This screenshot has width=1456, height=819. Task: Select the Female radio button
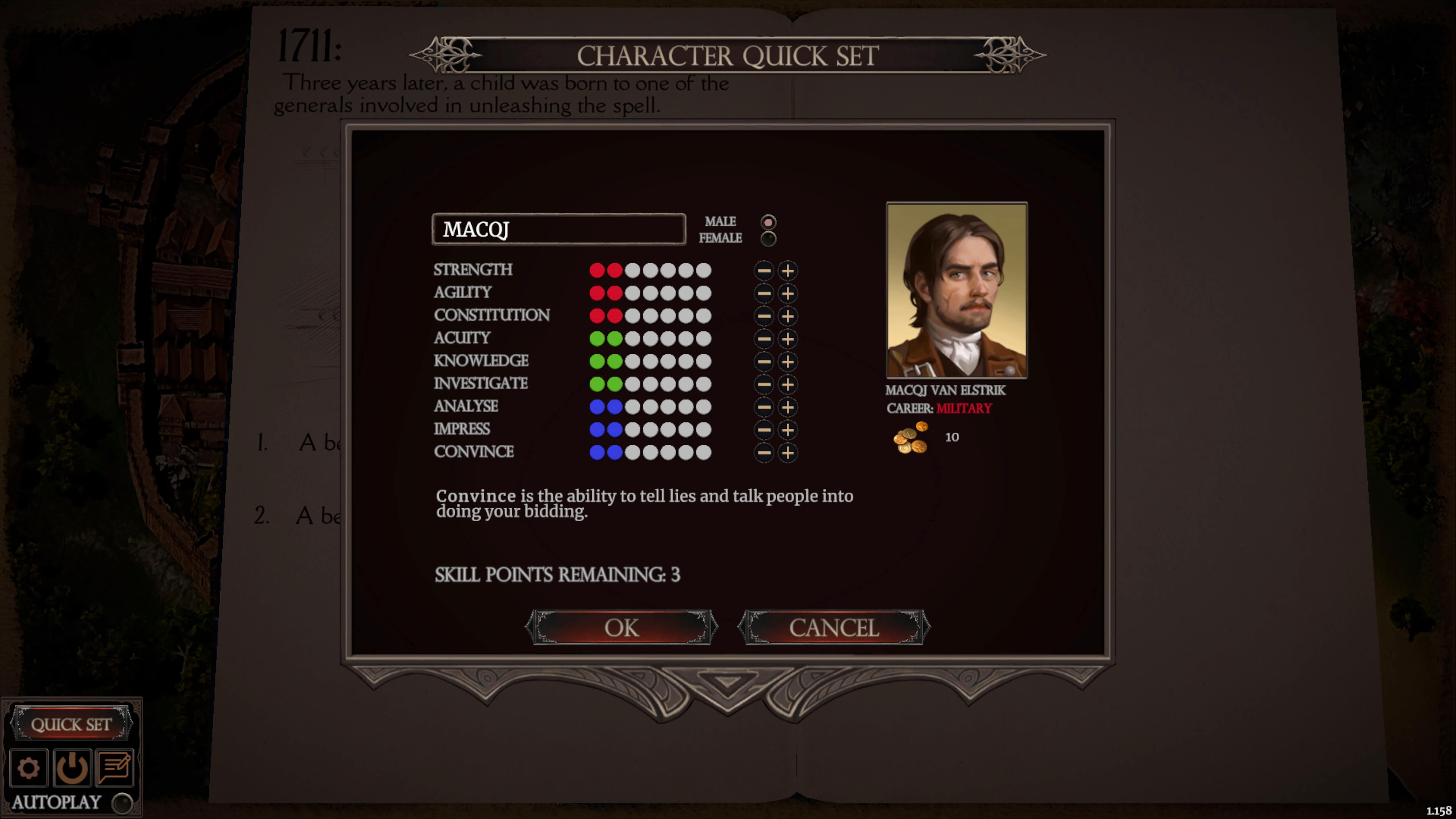click(769, 239)
